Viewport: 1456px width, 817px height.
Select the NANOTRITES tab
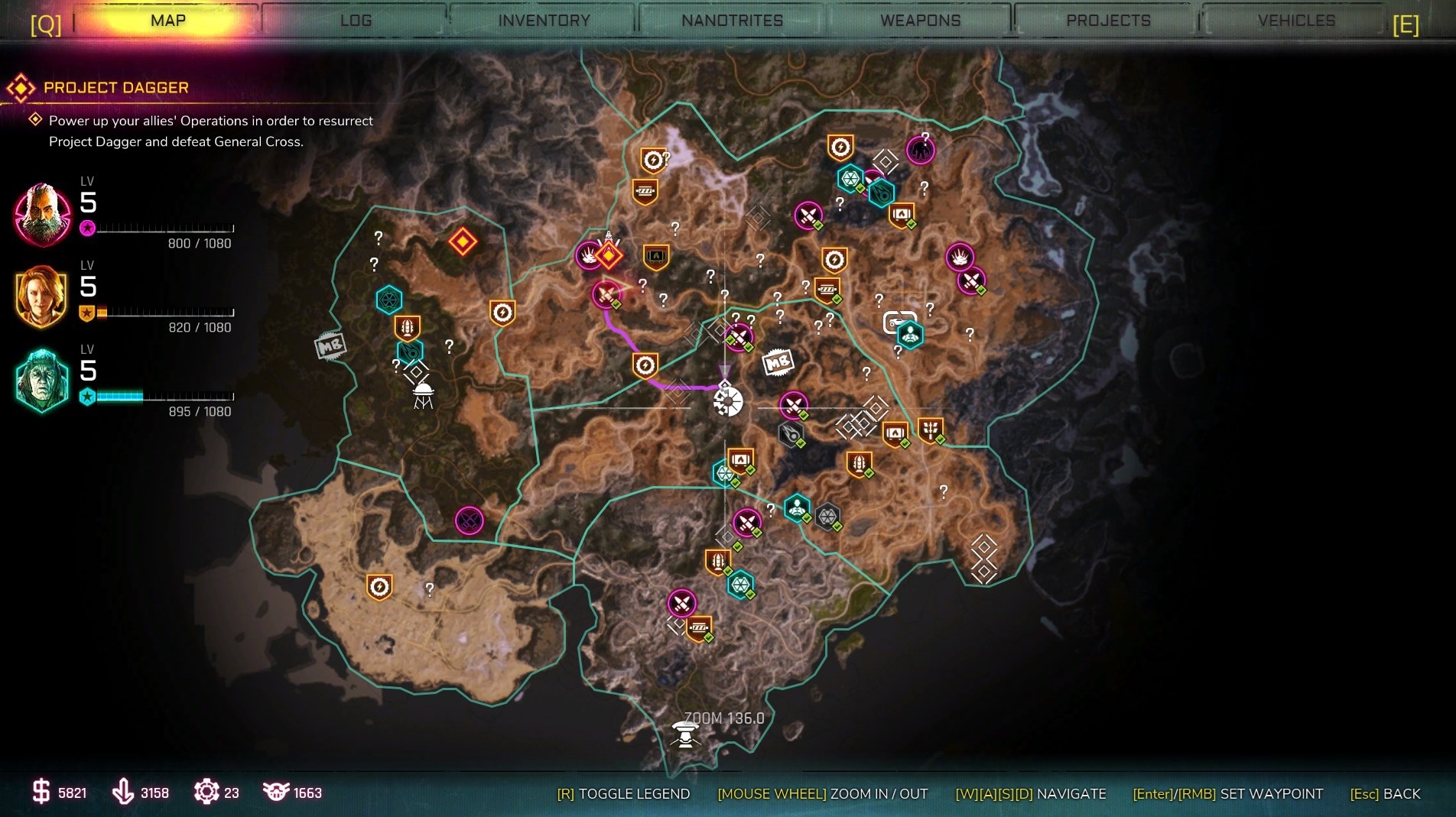pyautogui.click(x=732, y=21)
